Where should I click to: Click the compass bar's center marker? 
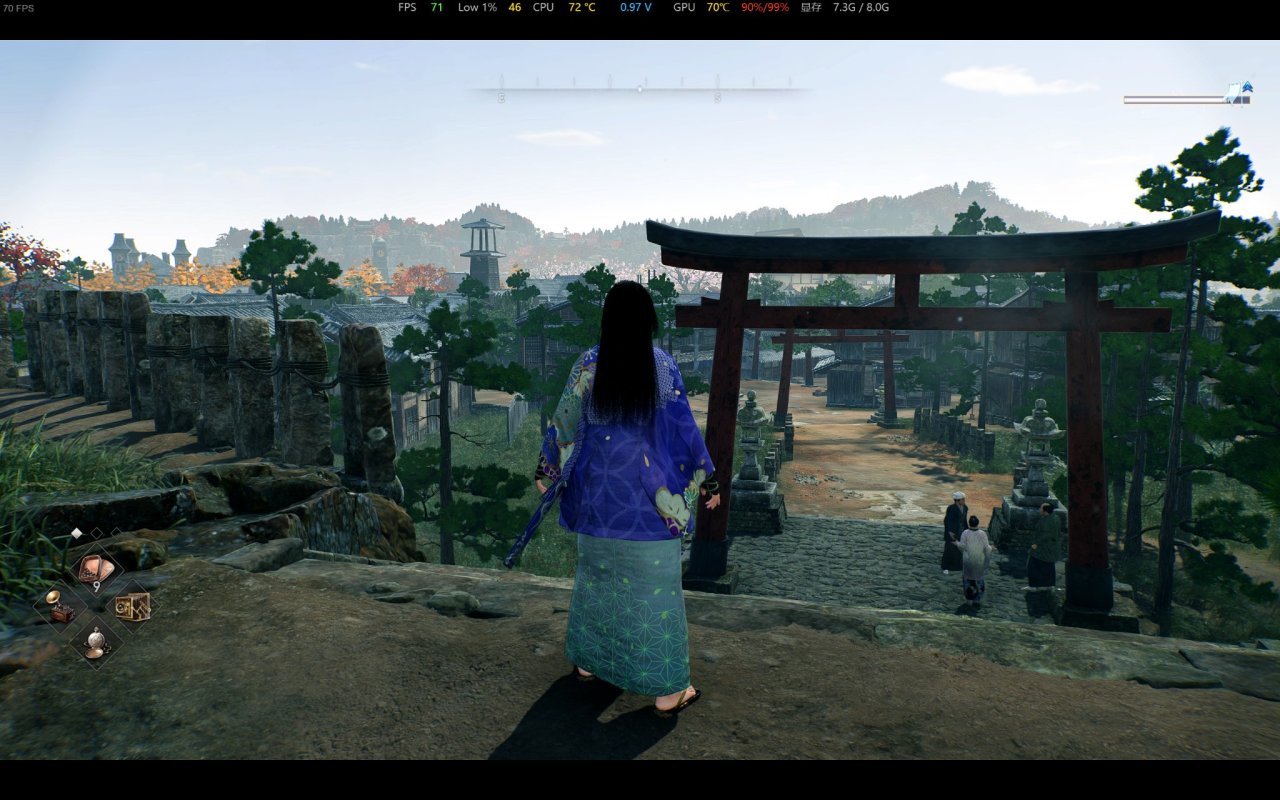coord(640,89)
